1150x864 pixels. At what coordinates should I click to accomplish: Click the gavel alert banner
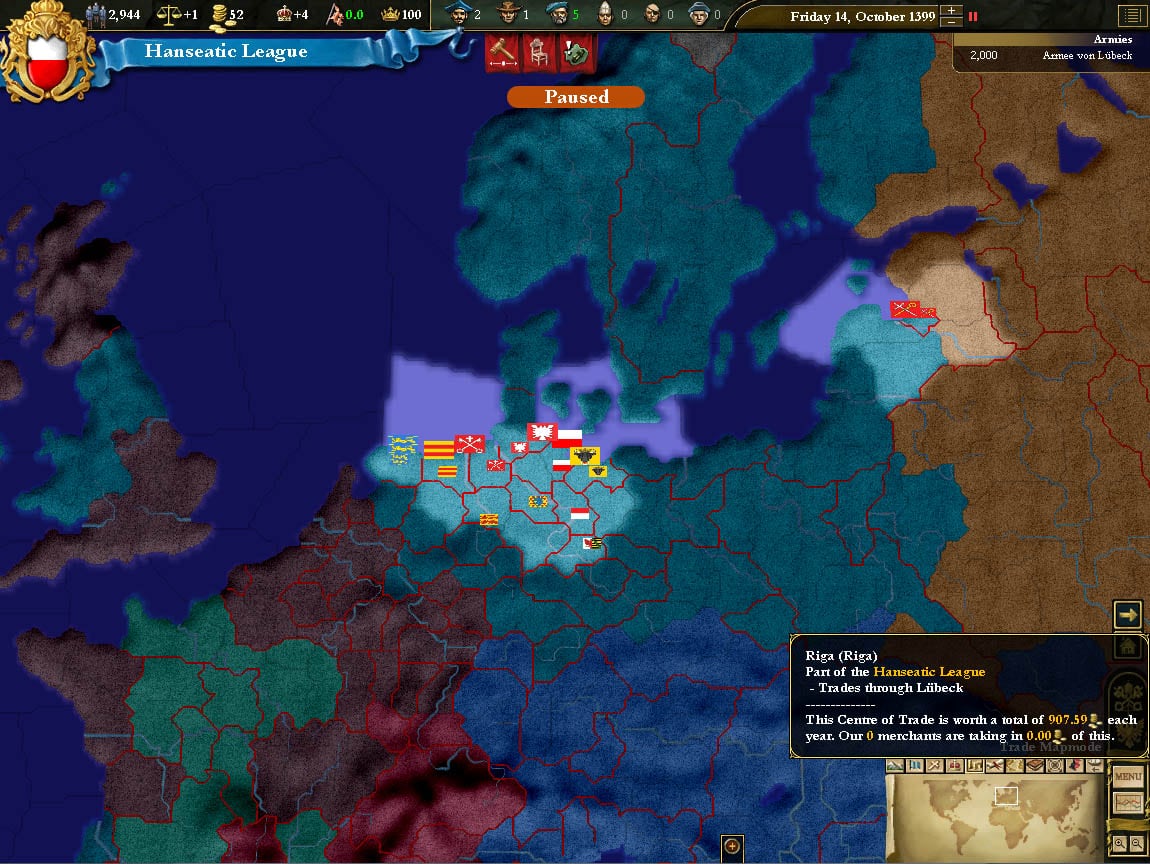[502, 53]
